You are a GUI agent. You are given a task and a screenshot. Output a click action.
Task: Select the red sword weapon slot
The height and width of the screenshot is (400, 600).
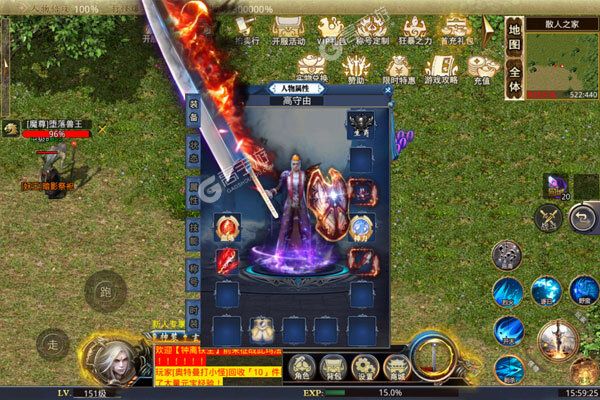point(227,263)
